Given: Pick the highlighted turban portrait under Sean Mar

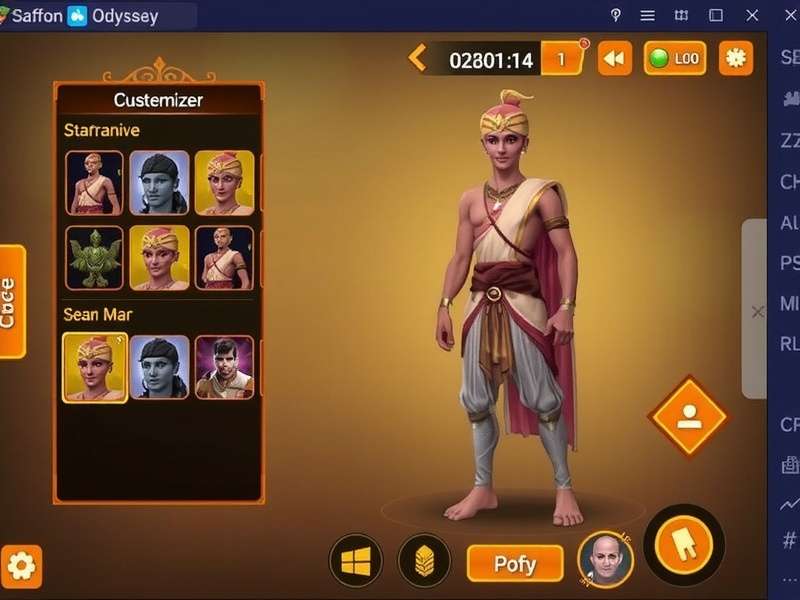Looking at the screenshot, I should click(95, 368).
